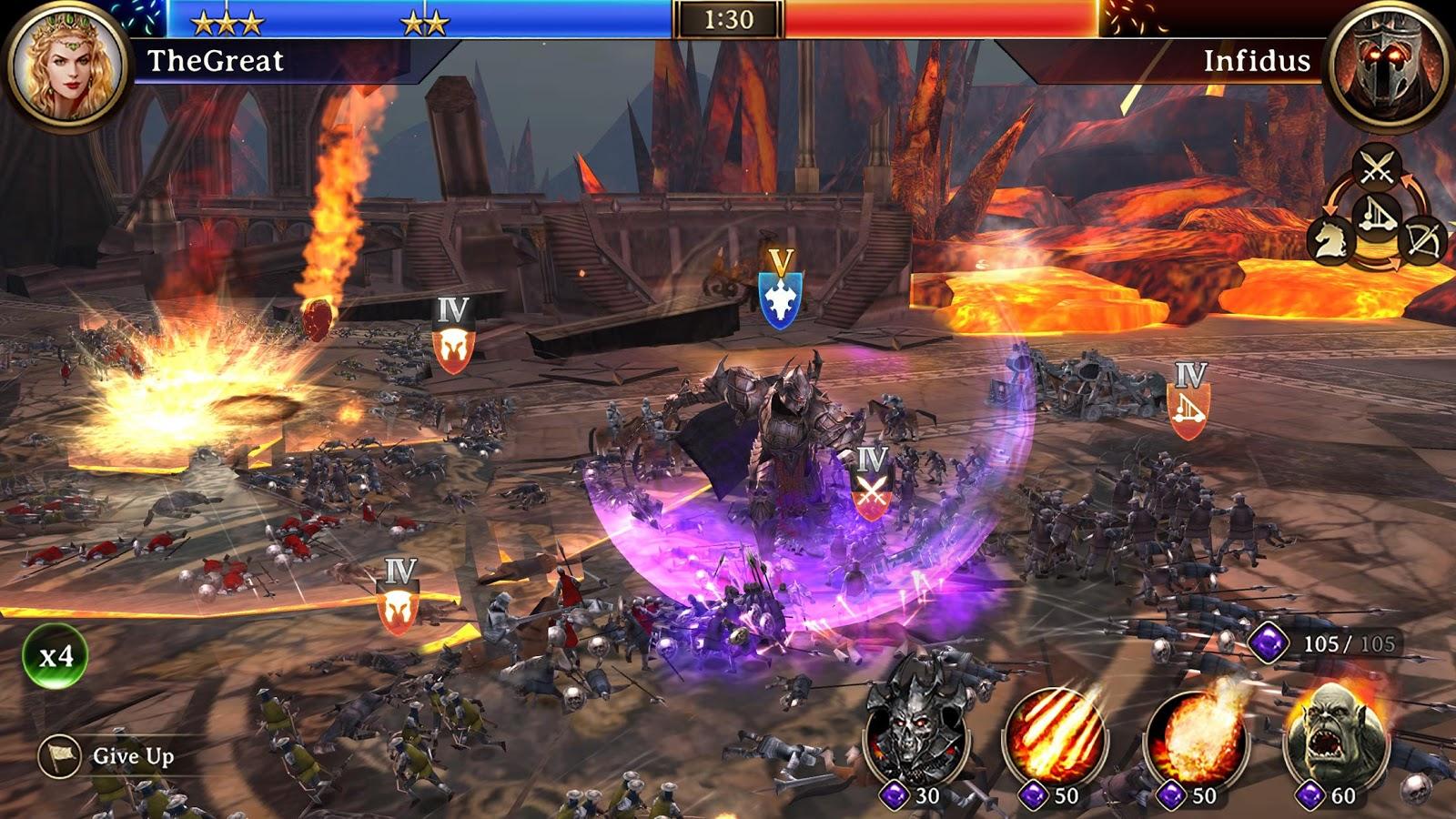Image resolution: width=1456 pixels, height=819 pixels.
Task: Click the central catapult siege icon
Action: click(x=1376, y=217)
